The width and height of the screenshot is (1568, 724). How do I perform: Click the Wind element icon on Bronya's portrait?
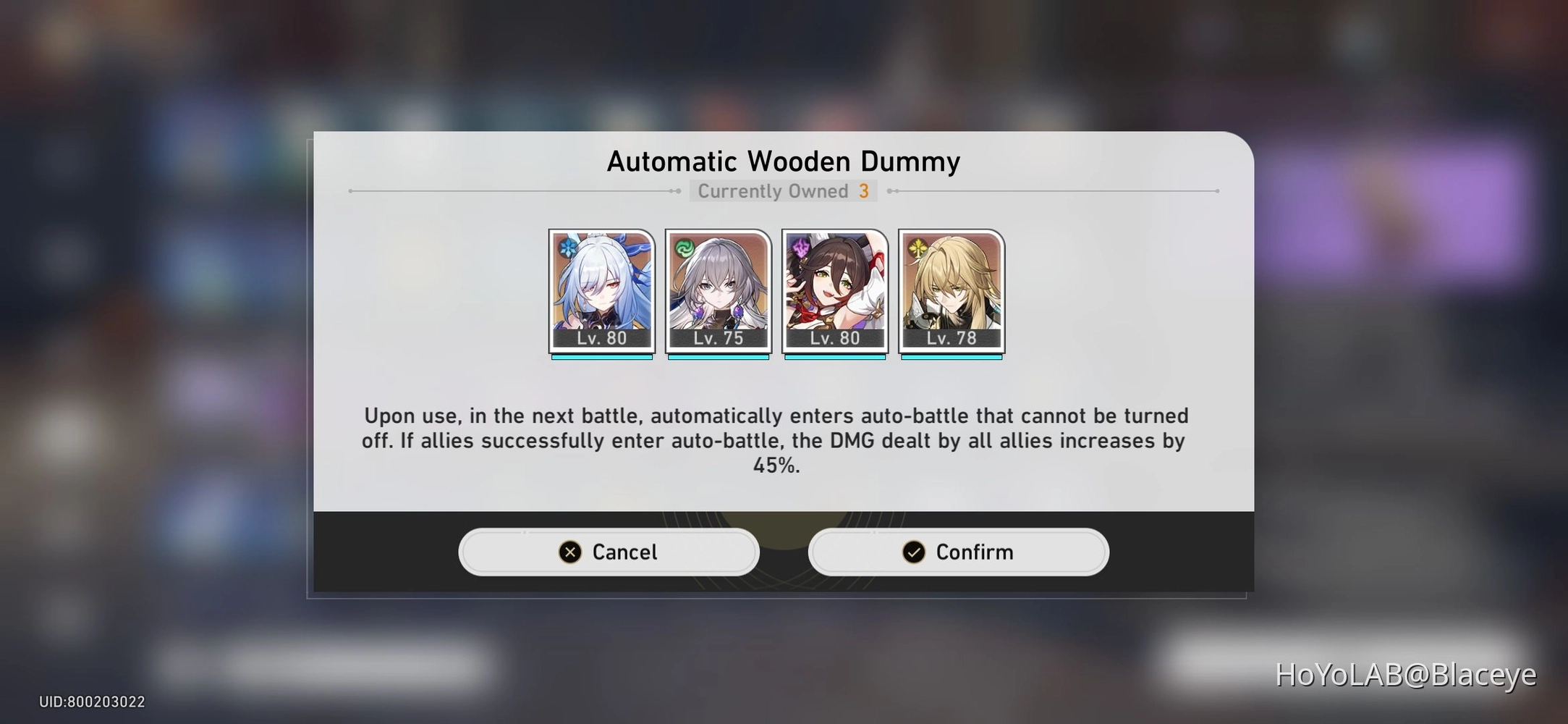click(683, 248)
